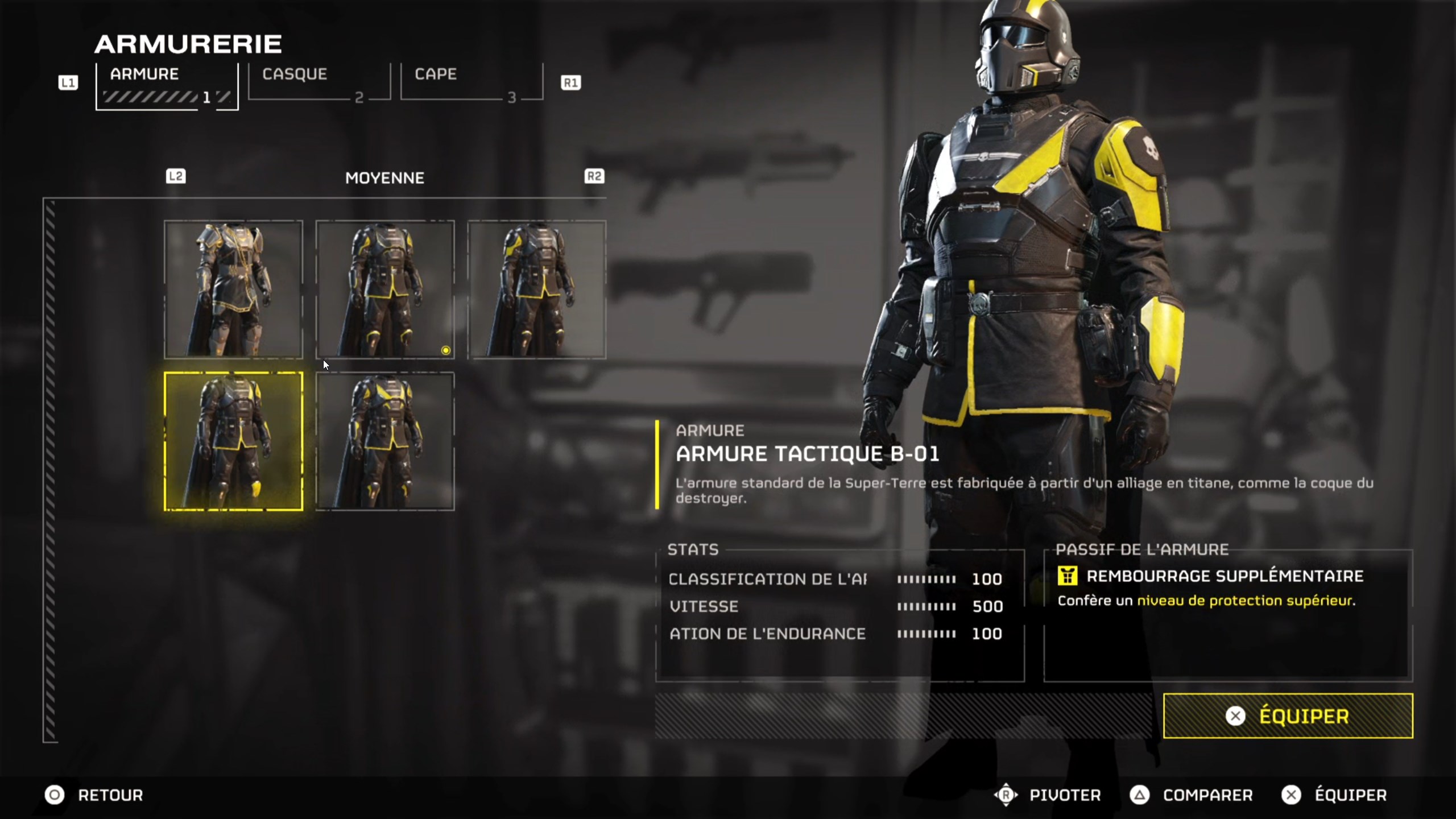Choose the ornate armor with gold chain
The width and height of the screenshot is (1456, 819).
(233, 289)
